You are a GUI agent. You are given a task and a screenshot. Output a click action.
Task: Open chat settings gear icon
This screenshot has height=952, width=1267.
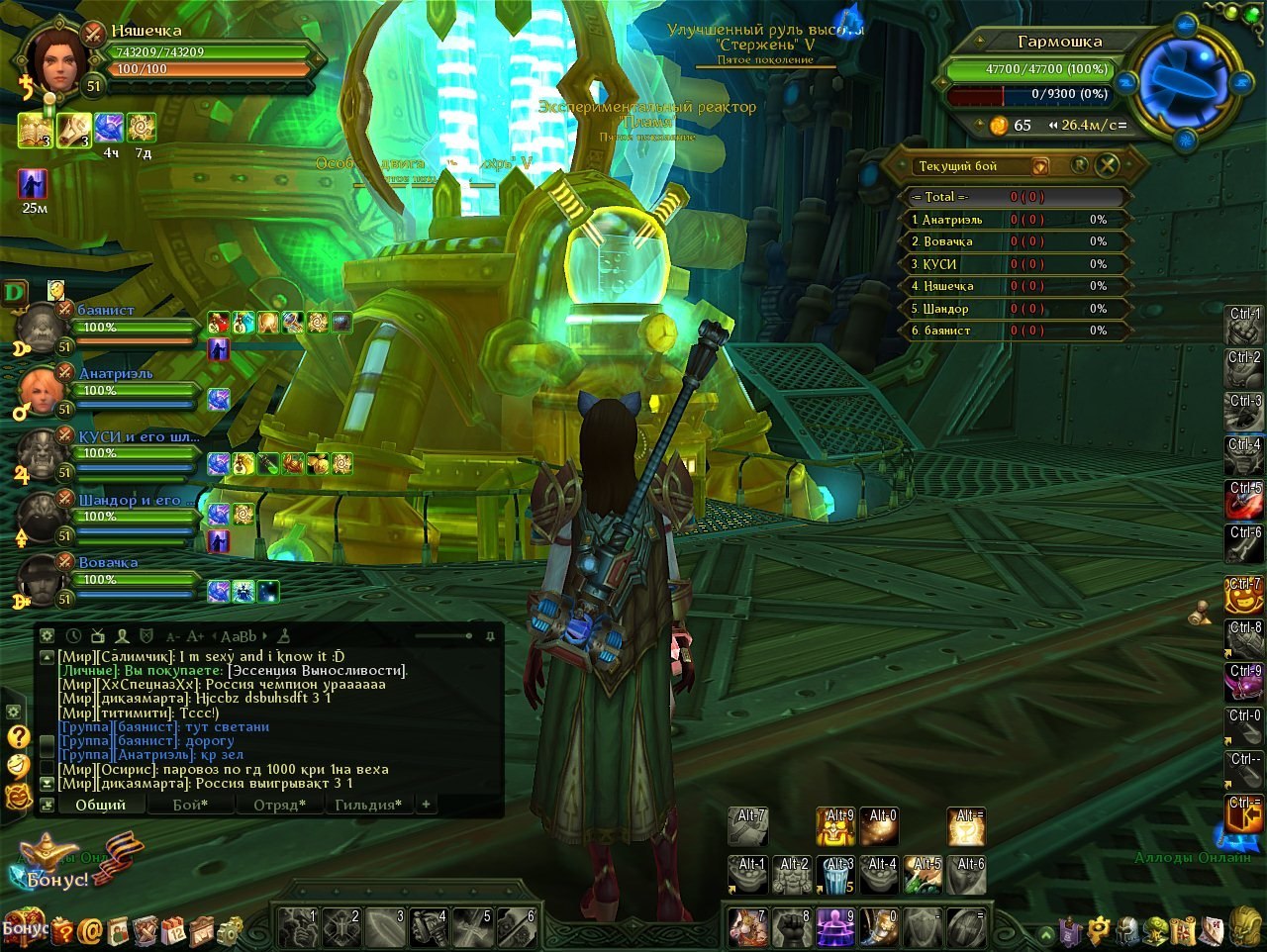[x=47, y=635]
